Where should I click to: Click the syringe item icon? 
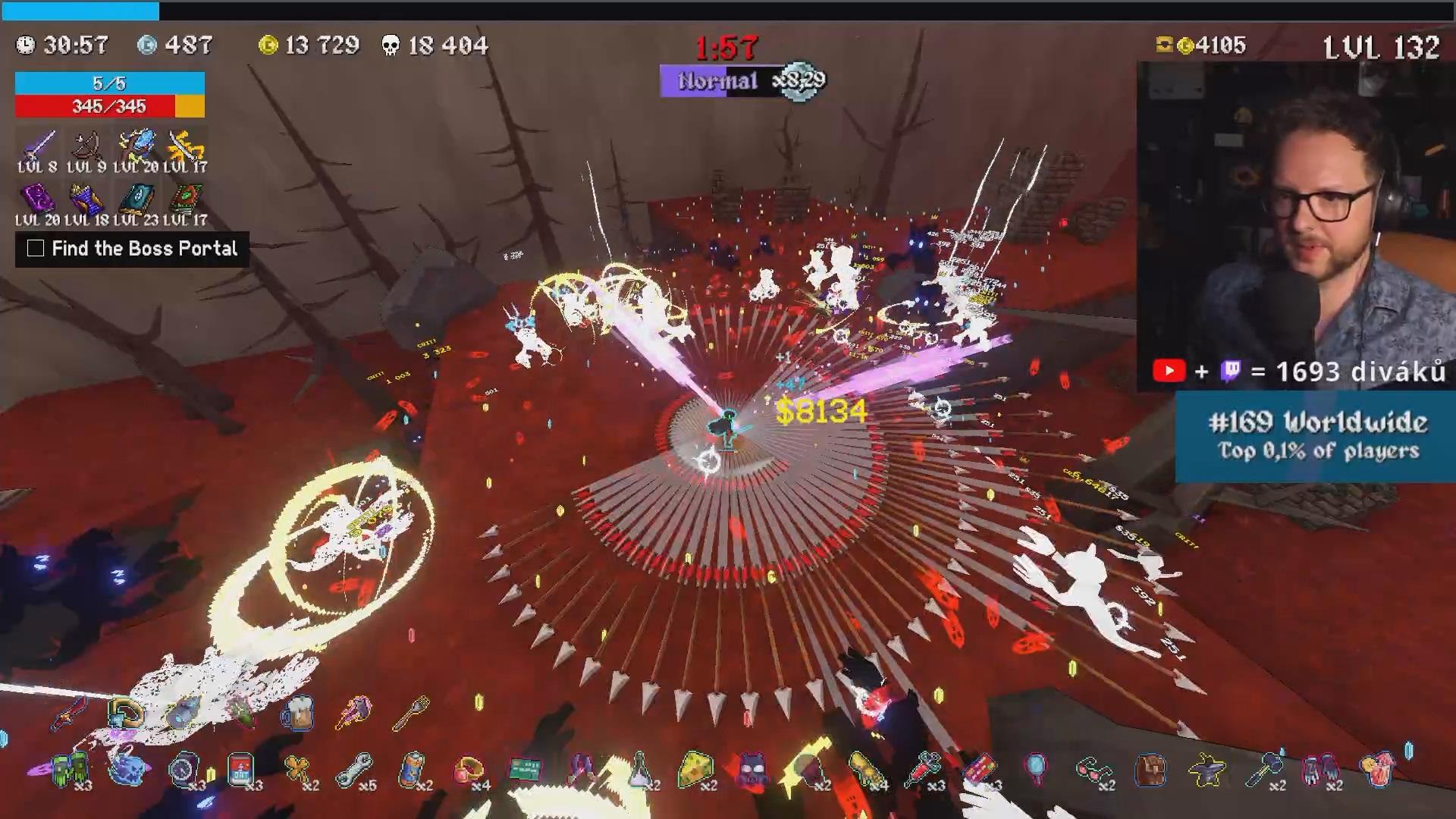924,769
